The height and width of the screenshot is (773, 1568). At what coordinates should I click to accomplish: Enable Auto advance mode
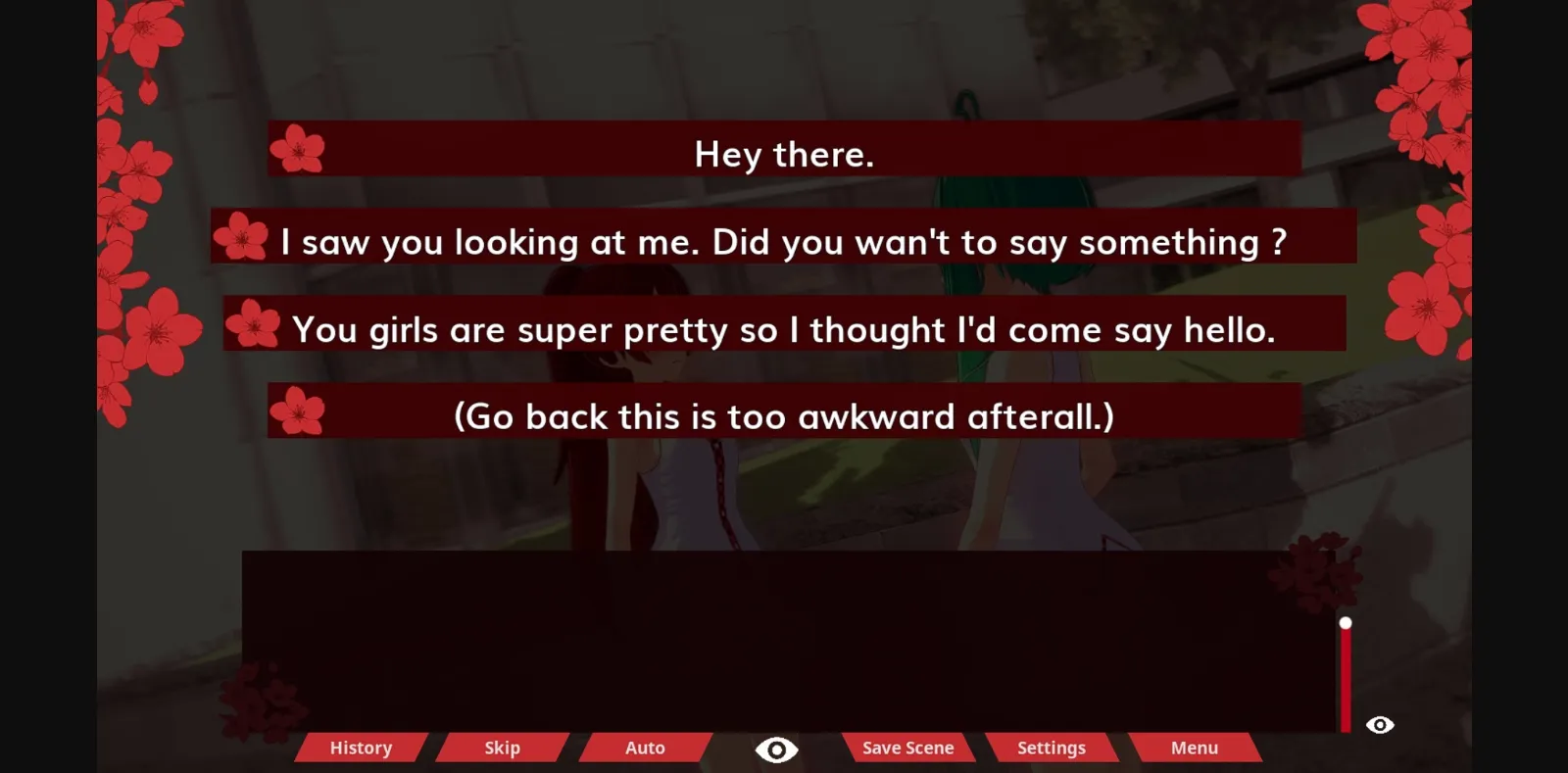tap(645, 748)
